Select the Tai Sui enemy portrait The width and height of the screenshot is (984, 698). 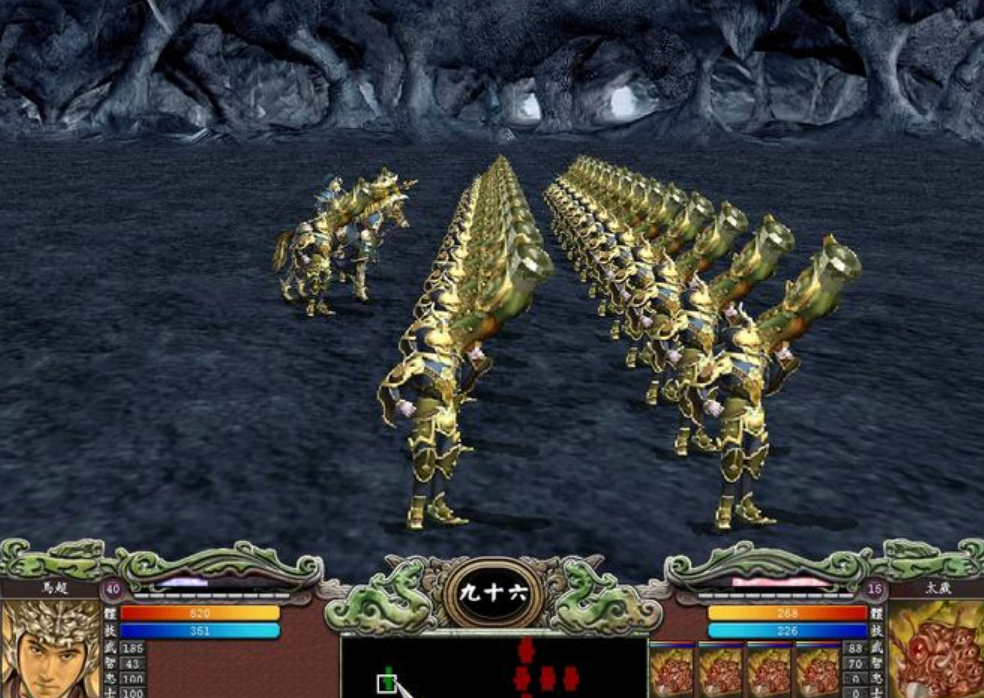click(935, 650)
